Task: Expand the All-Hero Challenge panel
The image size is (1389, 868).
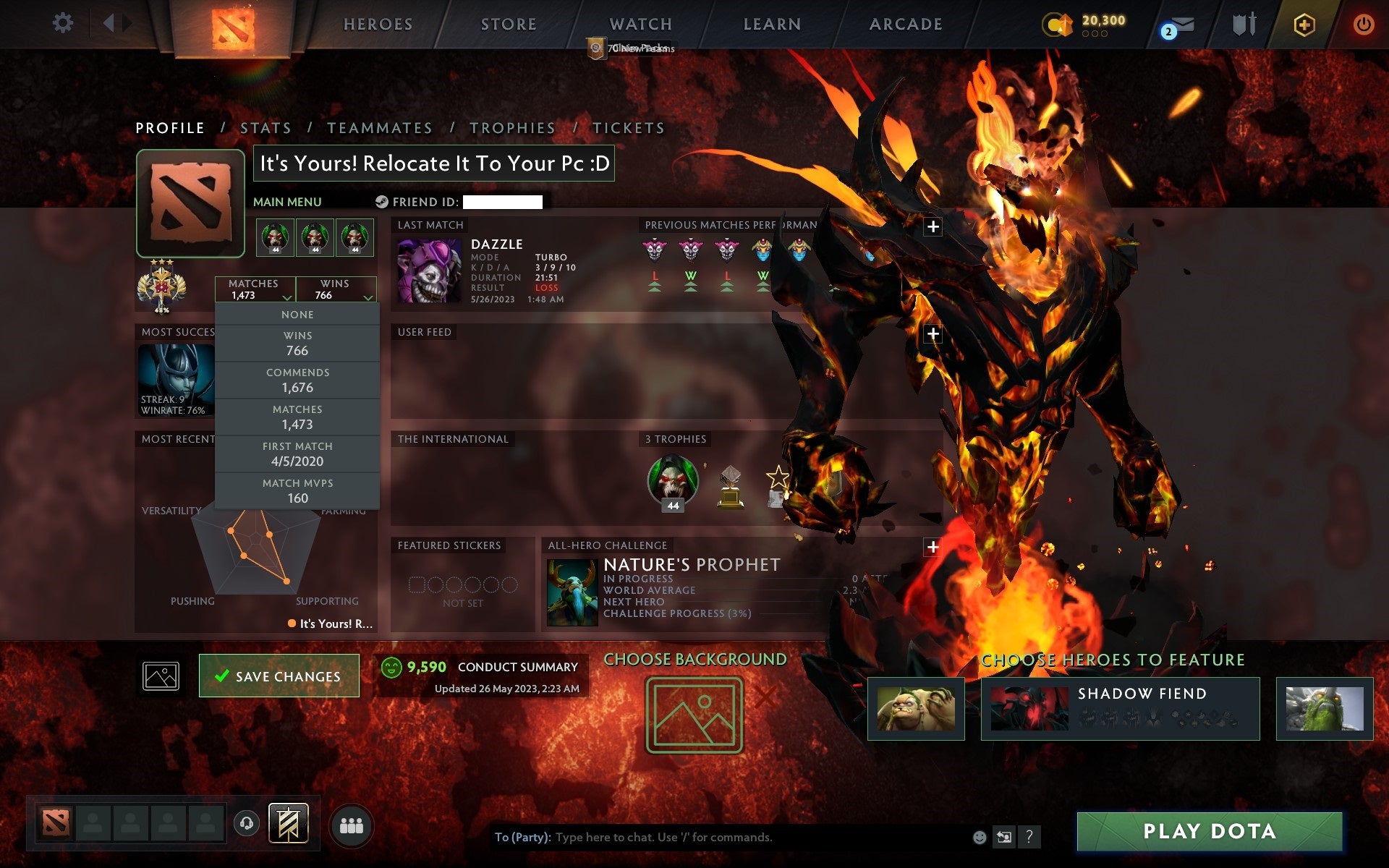Action: (933, 549)
